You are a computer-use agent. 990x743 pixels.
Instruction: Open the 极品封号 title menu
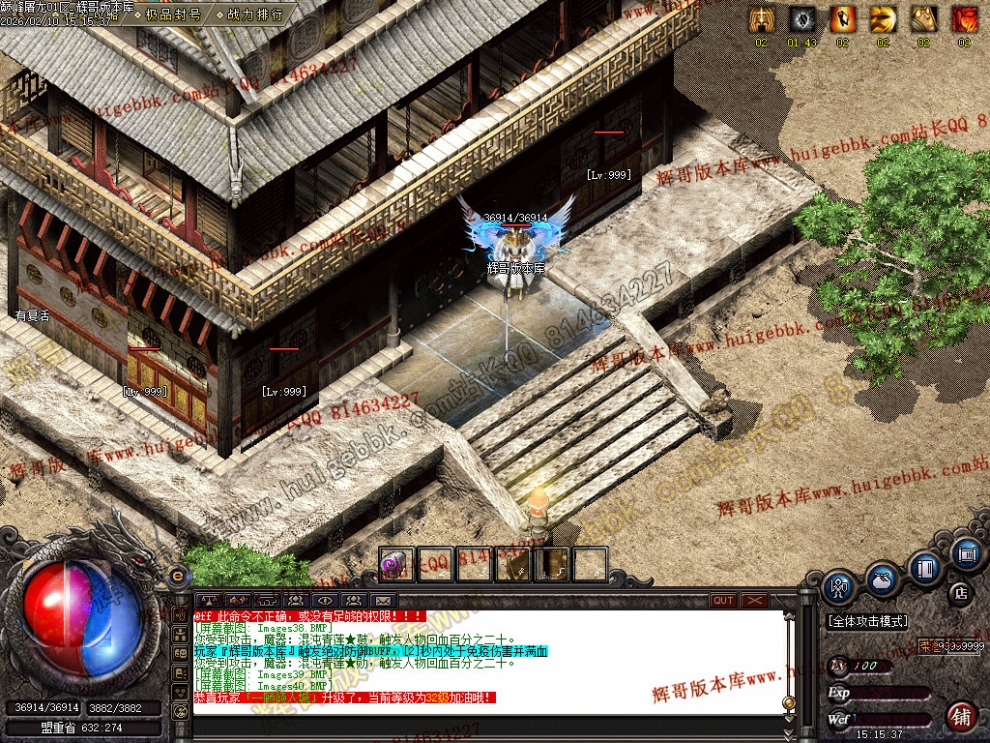[173, 15]
